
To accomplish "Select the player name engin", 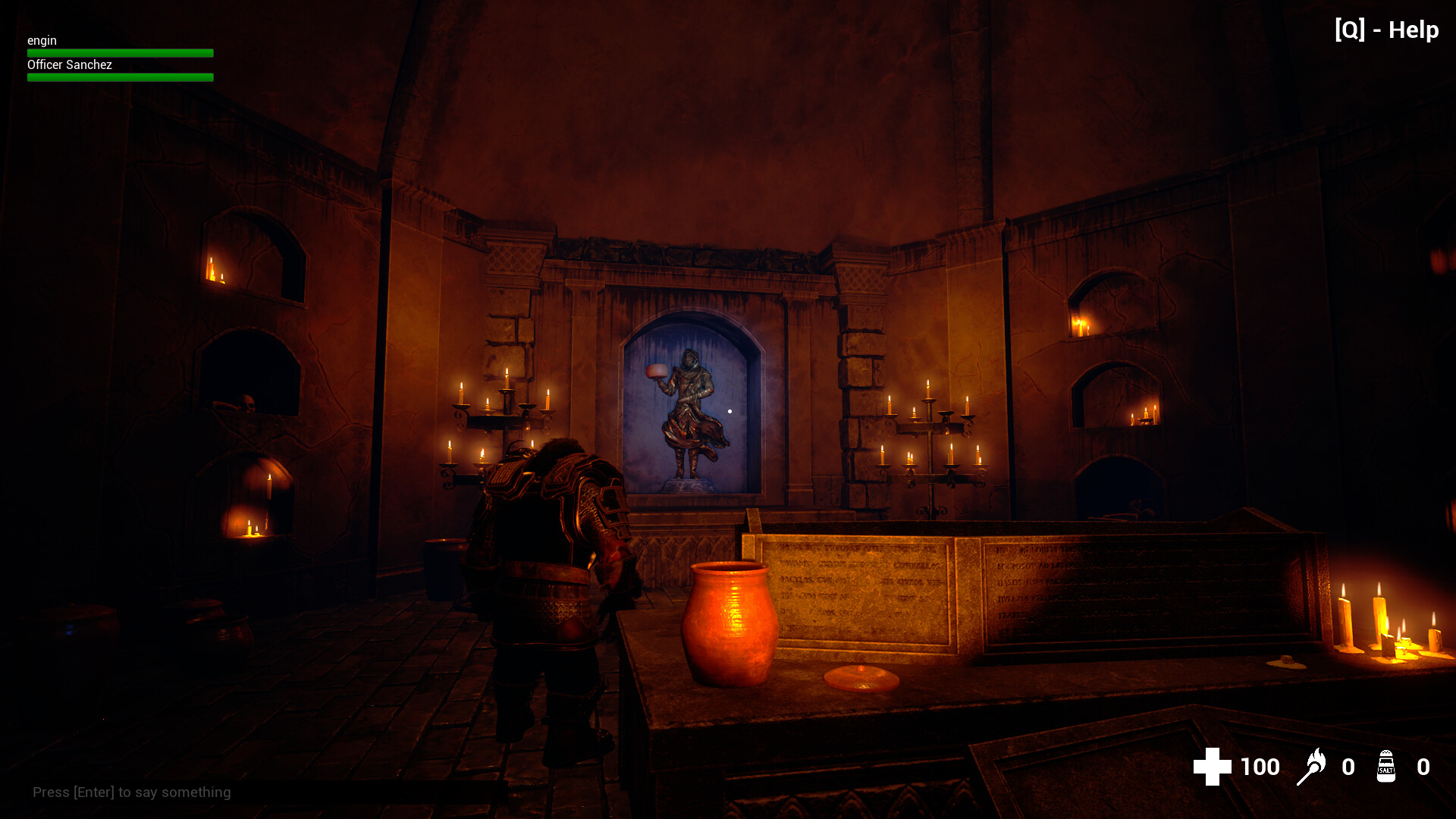I will pyautogui.click(x=42, y=40).
